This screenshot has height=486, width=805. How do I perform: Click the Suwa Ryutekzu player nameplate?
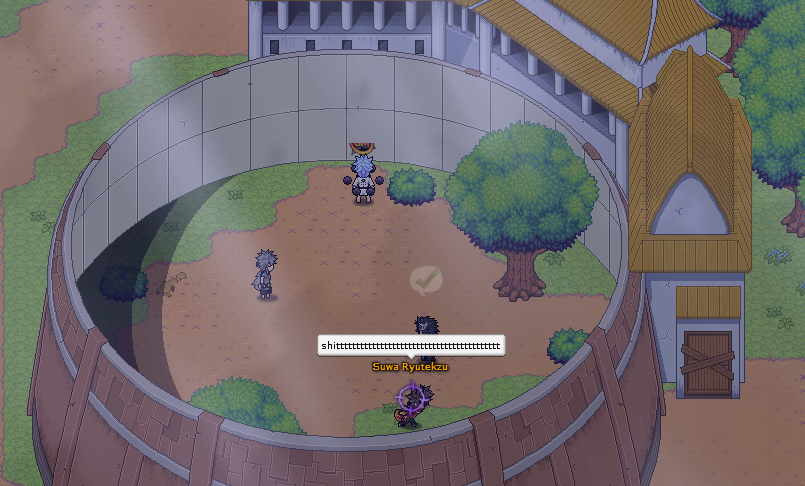coord(410,367)
